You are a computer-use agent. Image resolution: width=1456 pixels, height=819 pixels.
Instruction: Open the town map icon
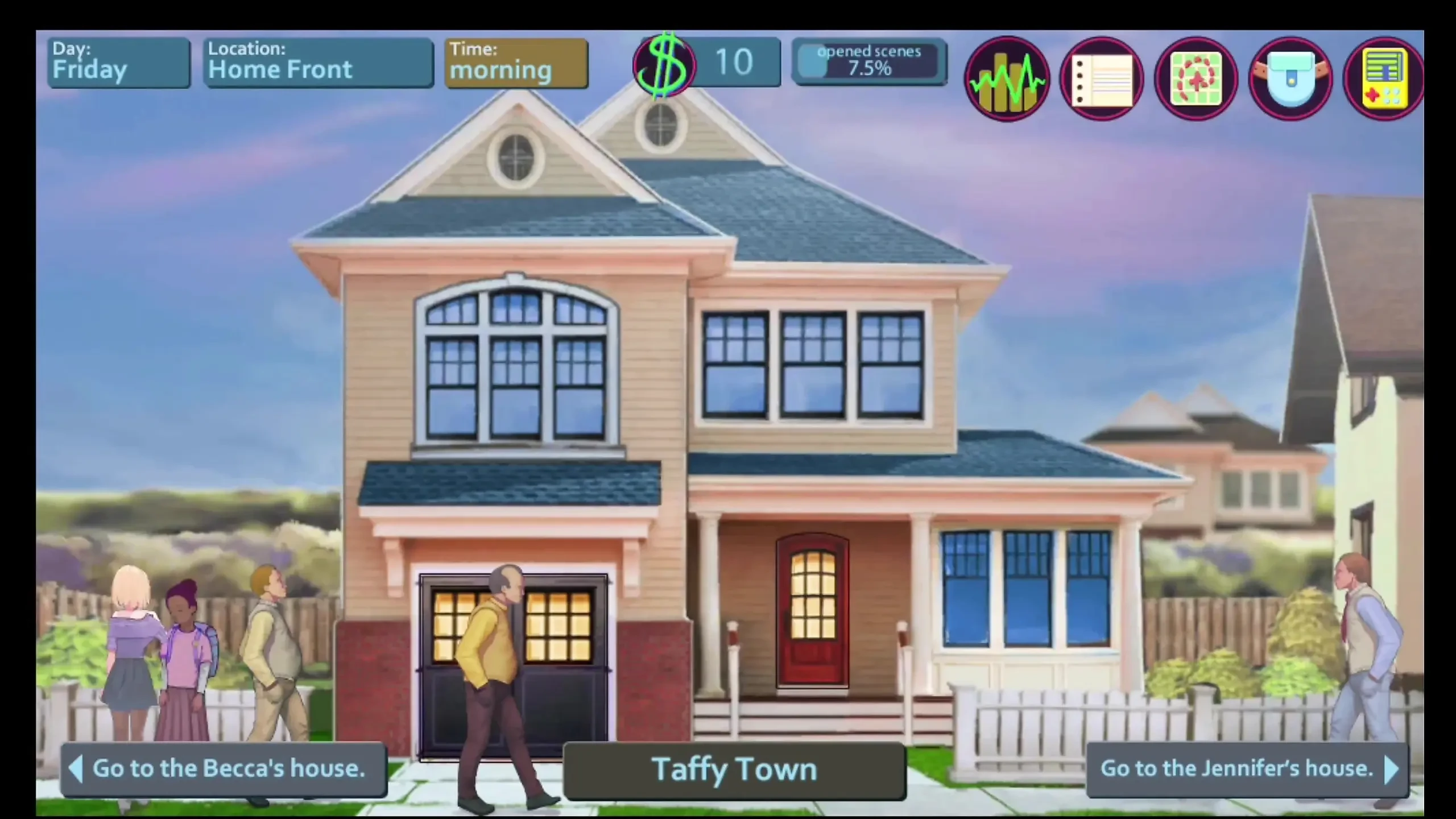click(1196, 79)
